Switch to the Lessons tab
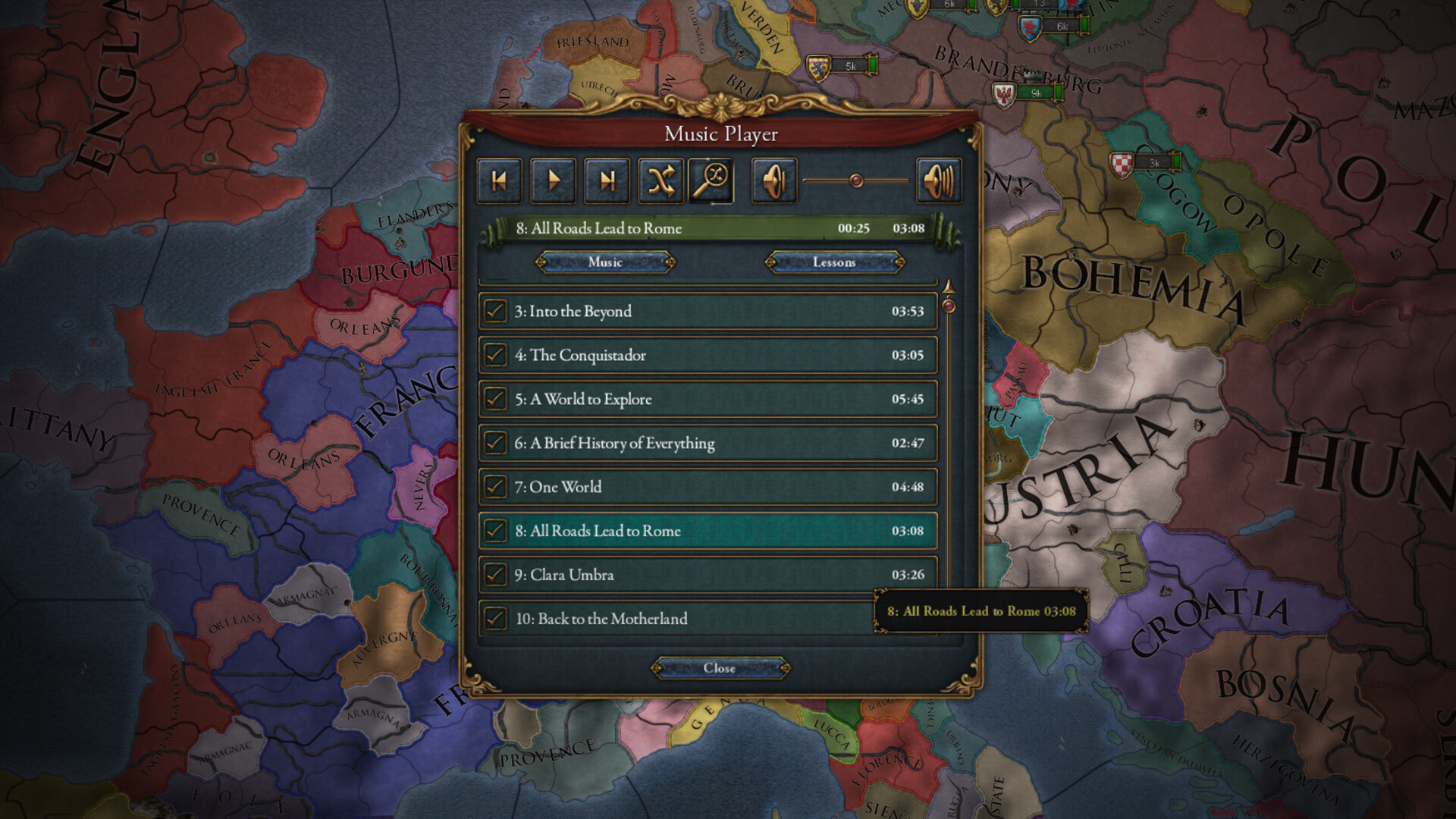1456x819 pixels. [x=833, y=262]
